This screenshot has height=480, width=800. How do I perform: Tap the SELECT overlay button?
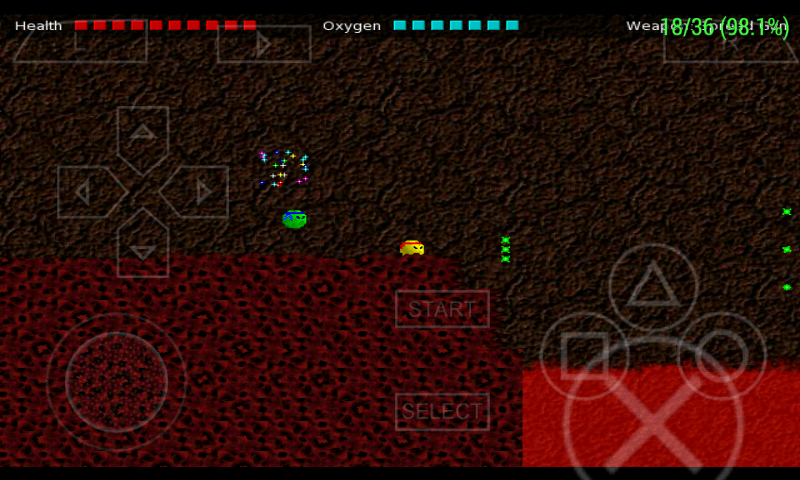point(442,411)
